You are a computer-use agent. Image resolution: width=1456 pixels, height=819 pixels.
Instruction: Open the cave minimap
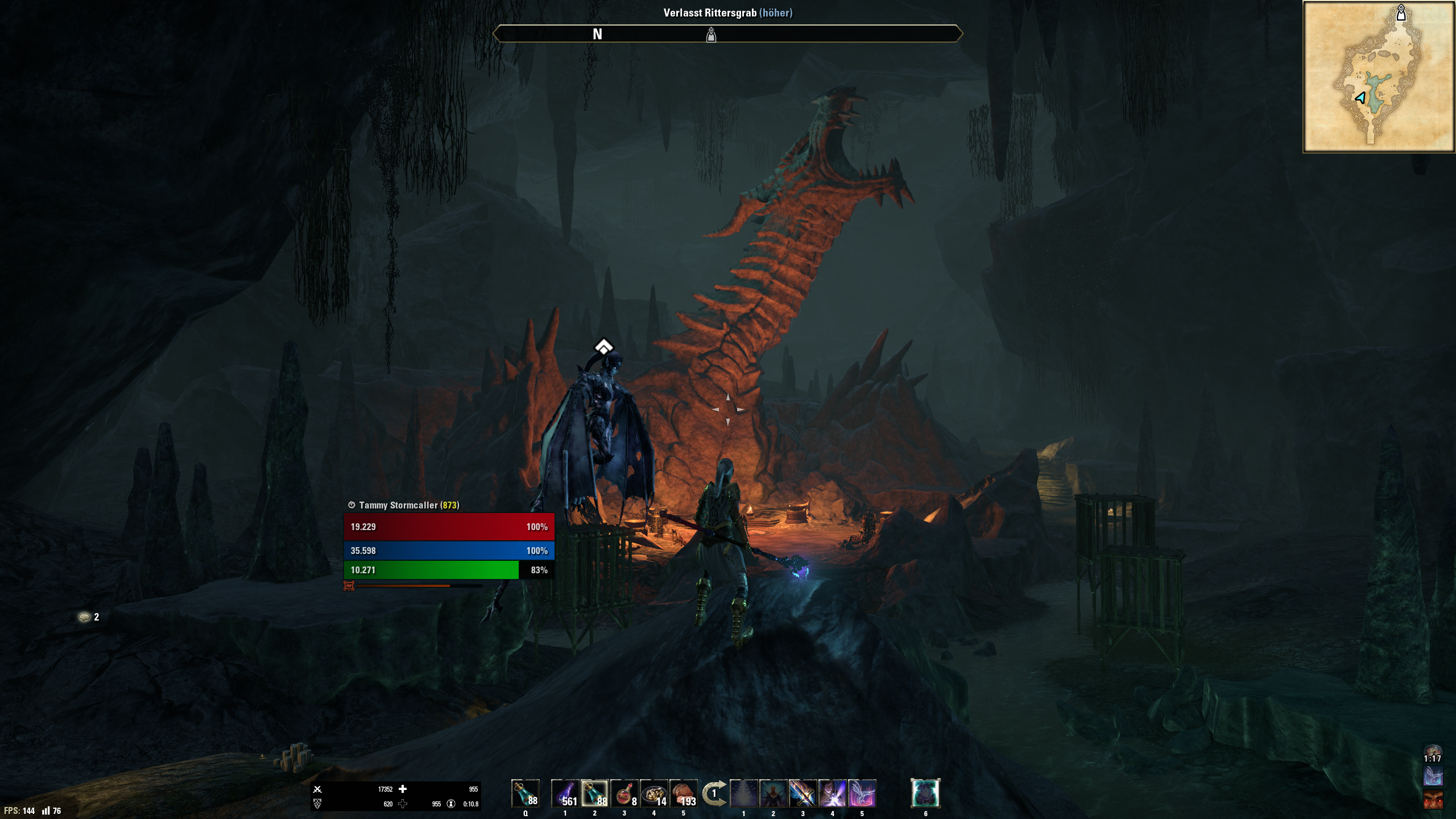point(1378,77)
